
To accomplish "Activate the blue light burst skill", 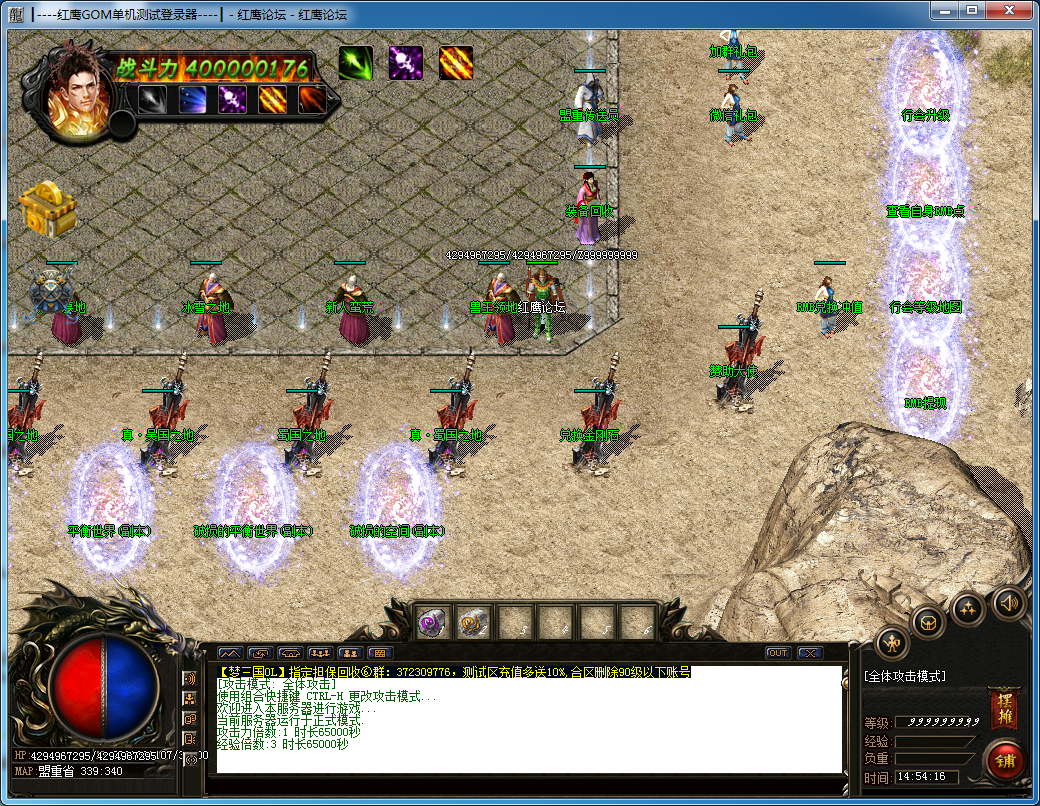I will [192, 99].
